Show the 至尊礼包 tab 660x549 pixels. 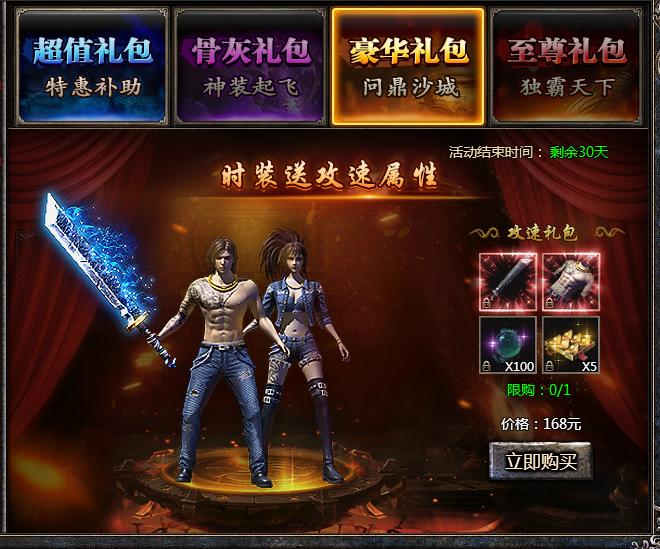coord(565,66)
